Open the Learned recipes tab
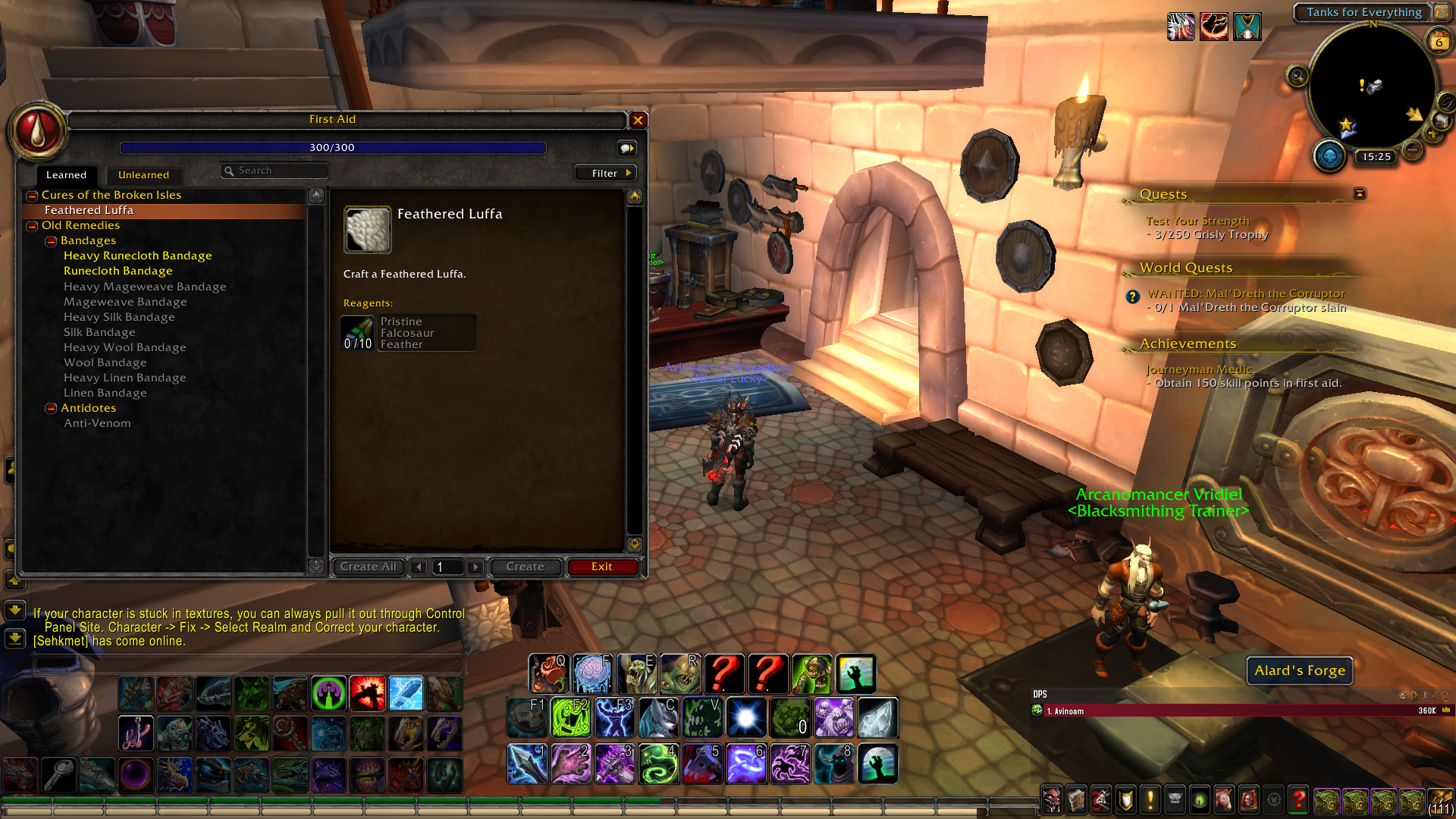Image resolution: width=1456 pixels, height=819 pixels. pyautogui.click(x=66, y=175)
